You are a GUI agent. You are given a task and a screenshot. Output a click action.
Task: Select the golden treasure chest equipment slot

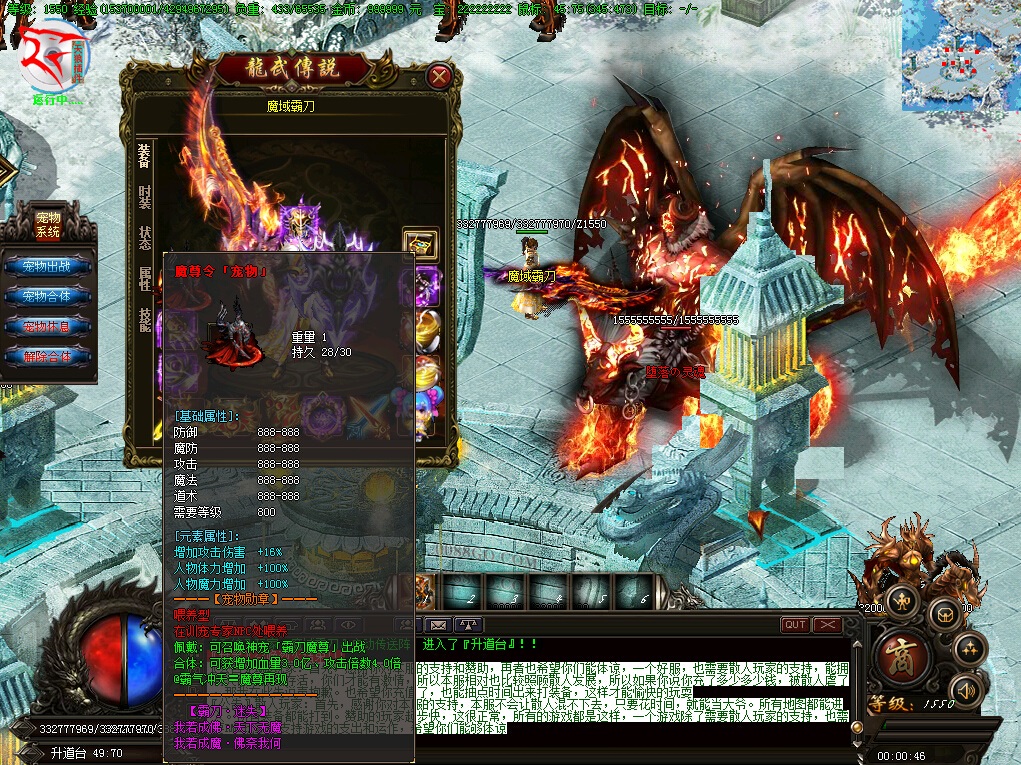[420, 243]
